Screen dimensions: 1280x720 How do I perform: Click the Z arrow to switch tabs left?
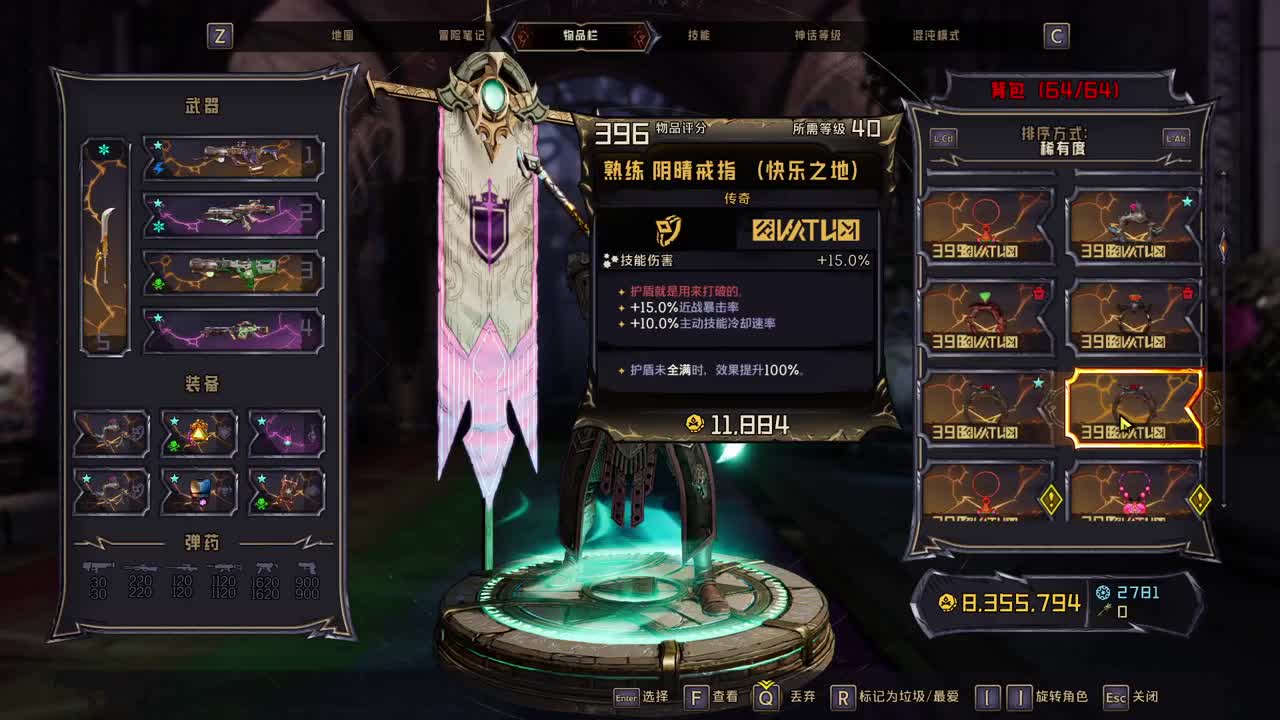220,35
